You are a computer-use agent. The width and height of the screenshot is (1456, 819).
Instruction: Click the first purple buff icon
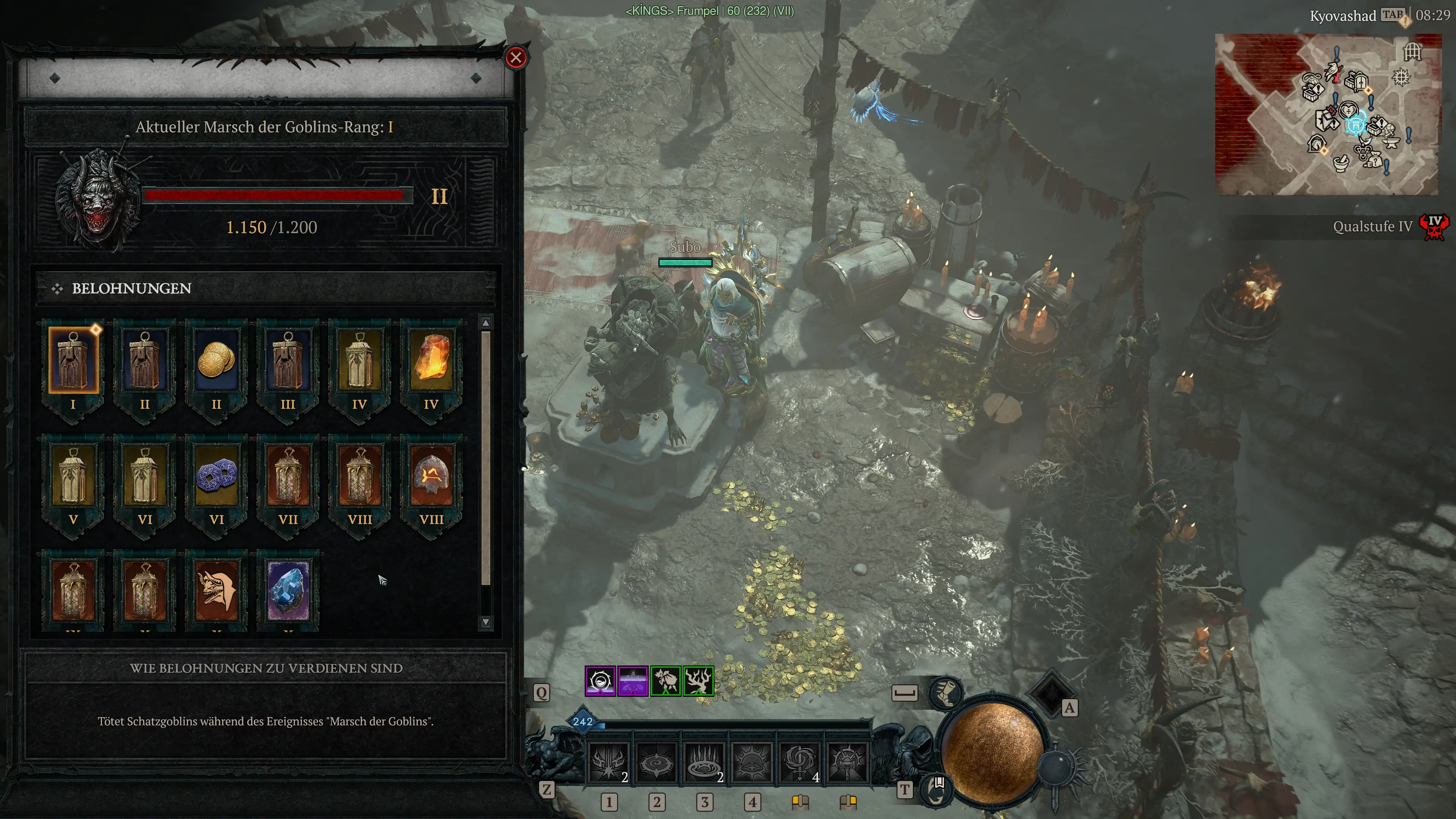pyautogui.click(x=600, y=681)
